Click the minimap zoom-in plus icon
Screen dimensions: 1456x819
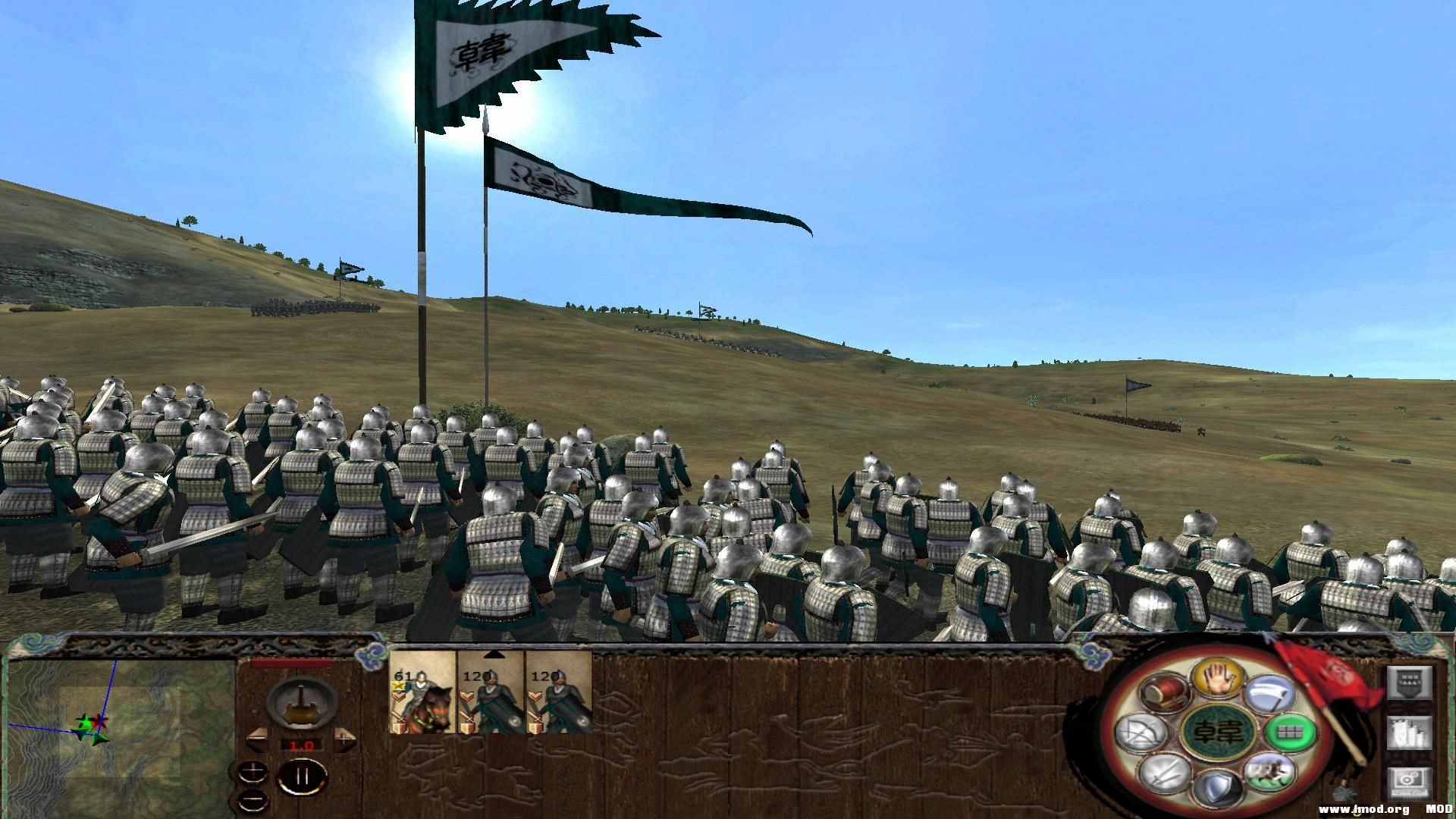tap(252, 772)
